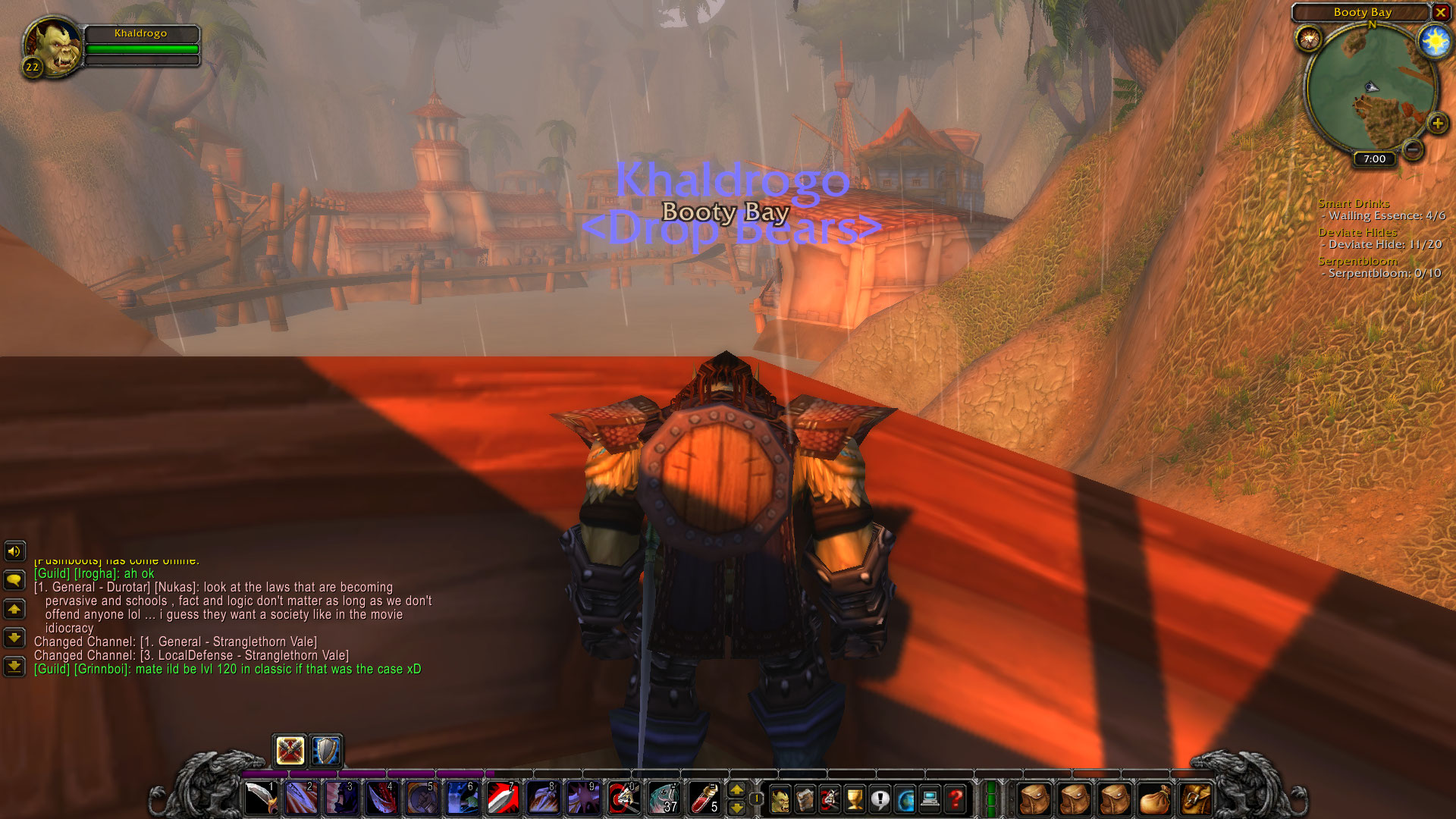Open the Talents panel
The height and width of the screenshot is (819, 1456).
pyautogui.click(x=830, y=798)
